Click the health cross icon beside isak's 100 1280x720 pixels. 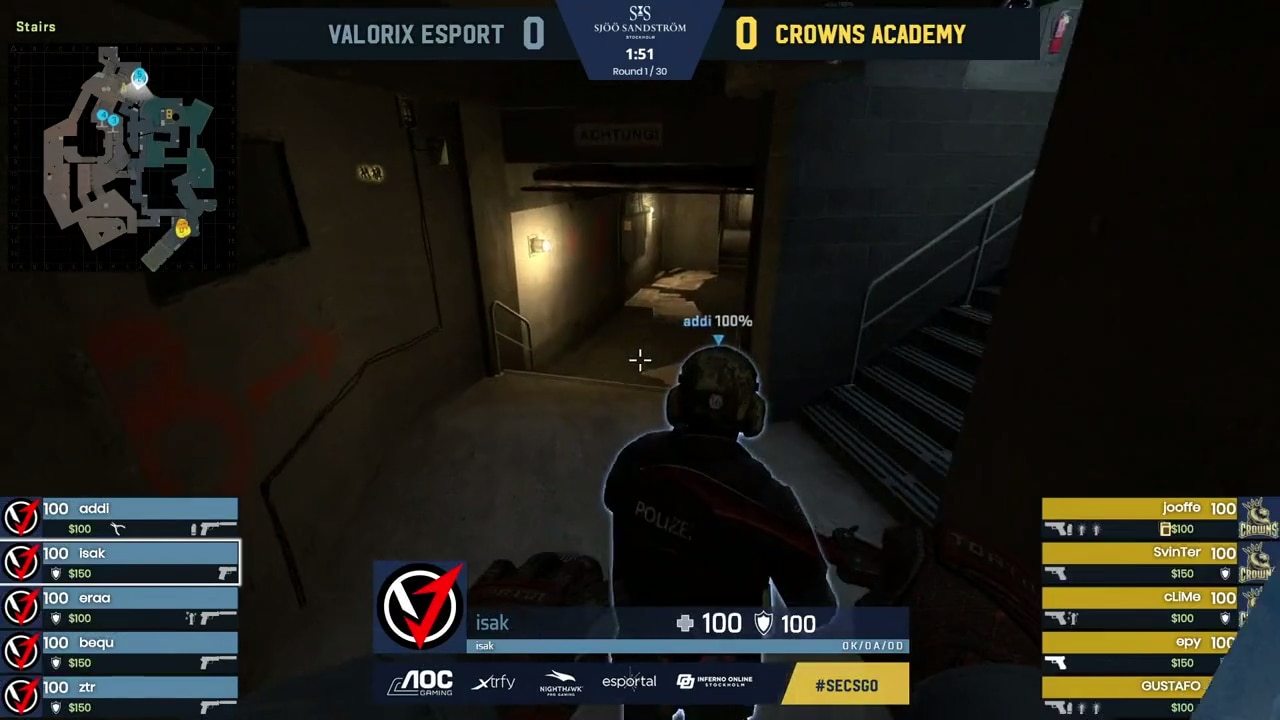click(x=685, y=623)
